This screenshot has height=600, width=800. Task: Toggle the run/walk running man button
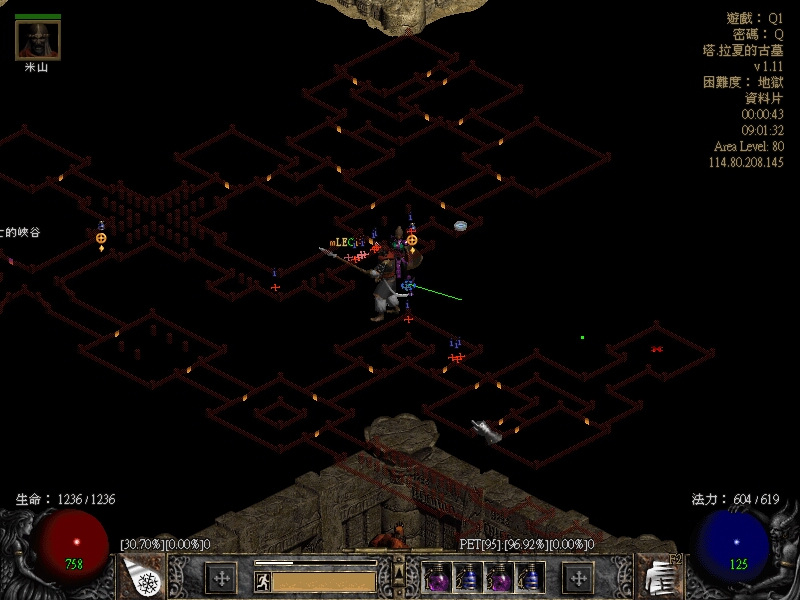click(262, 580)
